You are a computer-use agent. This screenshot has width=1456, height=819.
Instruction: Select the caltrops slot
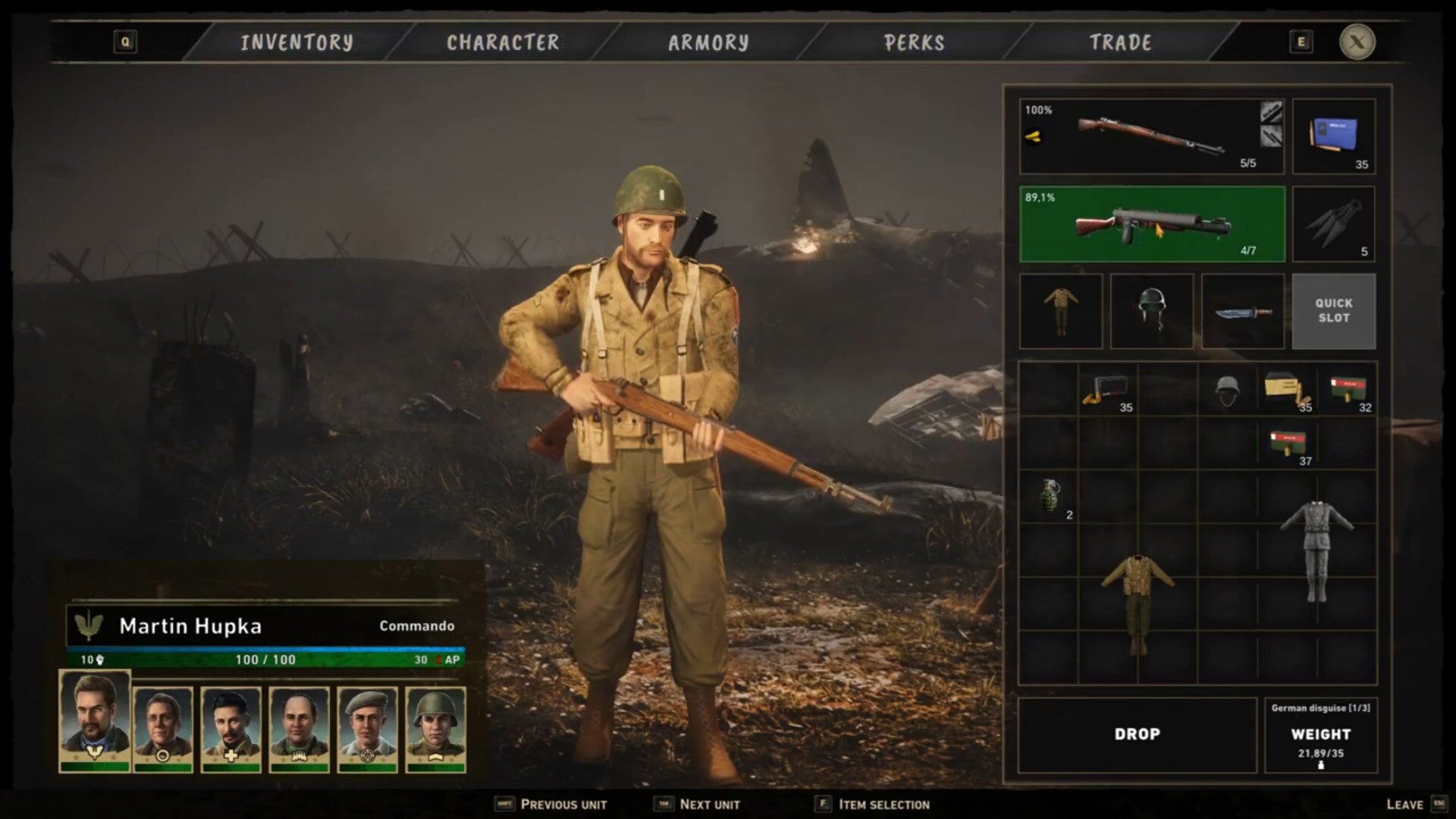(x=1333, y=224)
